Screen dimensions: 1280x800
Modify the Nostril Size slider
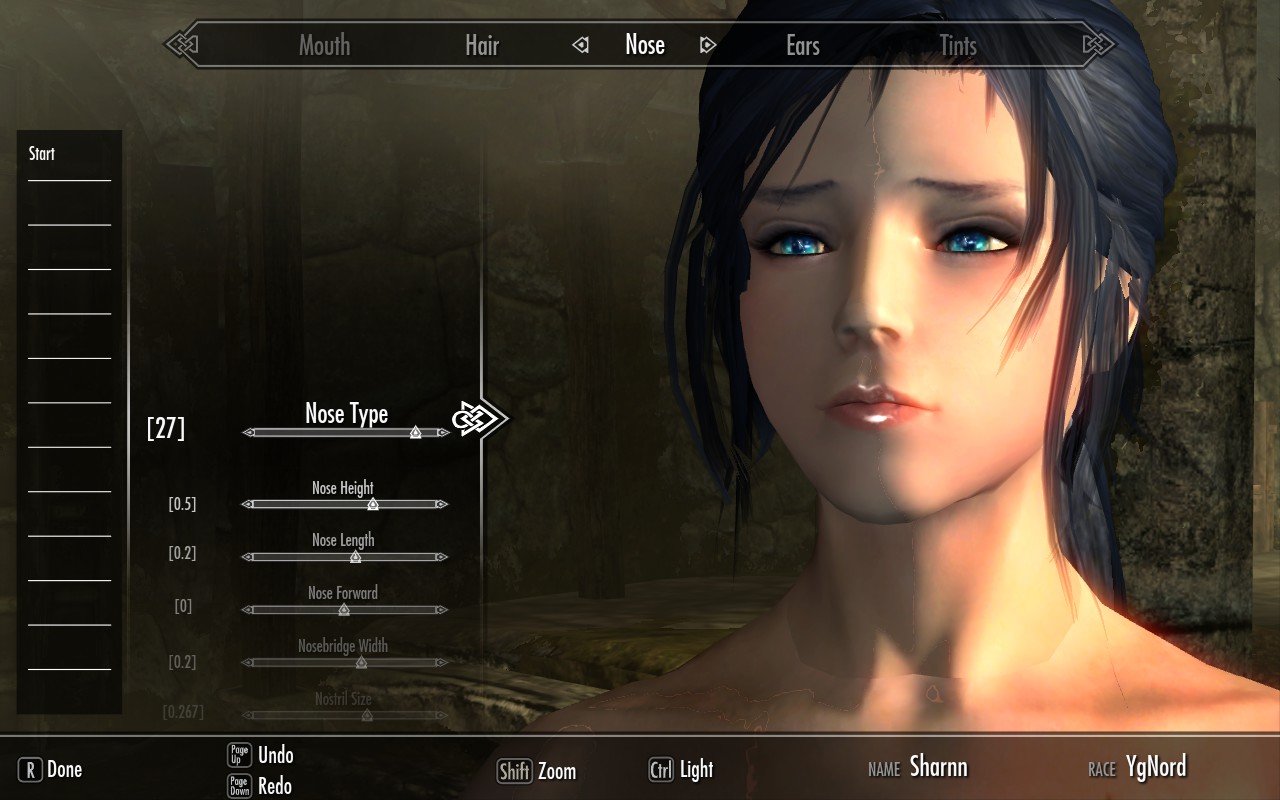pos(366,715)
